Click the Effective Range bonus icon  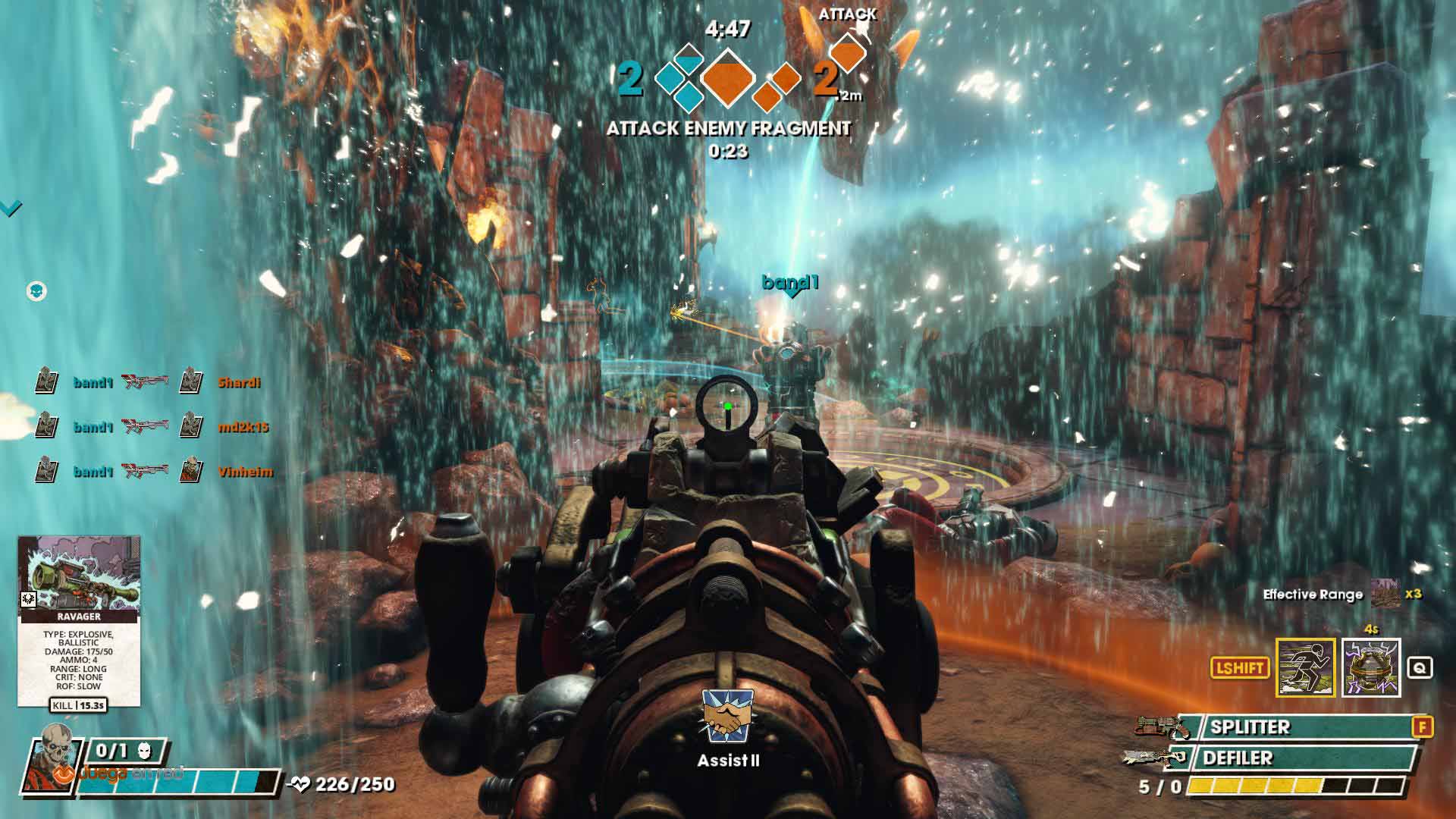[1385, 594]
